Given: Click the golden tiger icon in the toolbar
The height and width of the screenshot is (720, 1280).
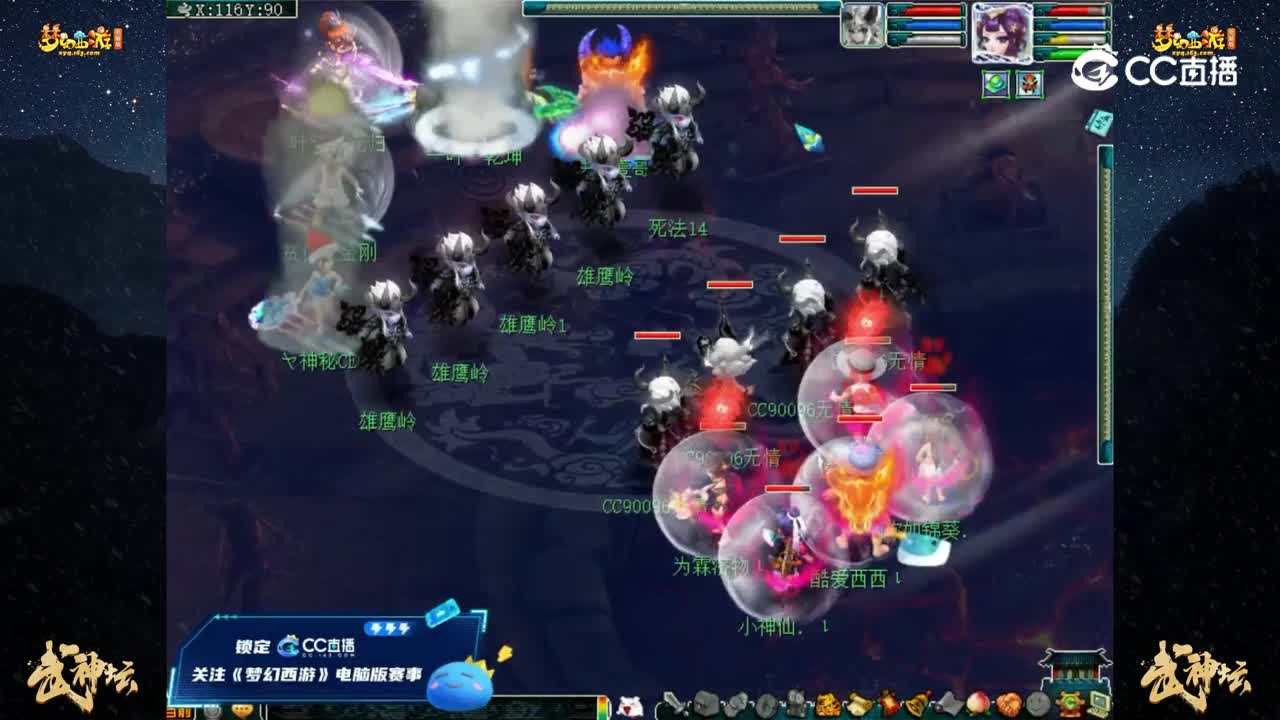Looking at the screenshot, I should coord(826,703).
